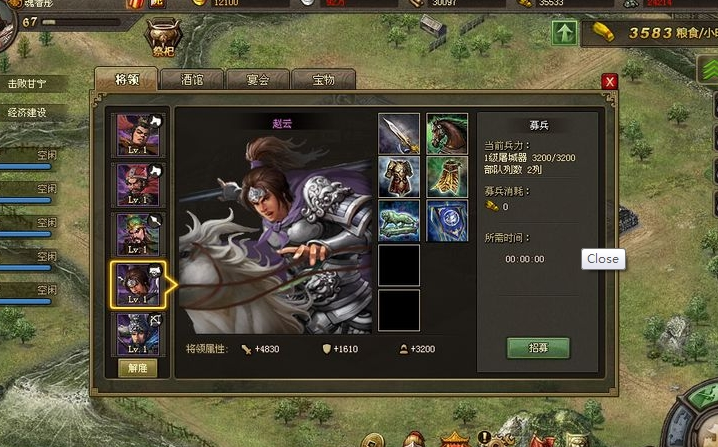Pick the jade tiger statue slot
The height and width of the screenshot is (447, 718).
(x=398, y=221)
